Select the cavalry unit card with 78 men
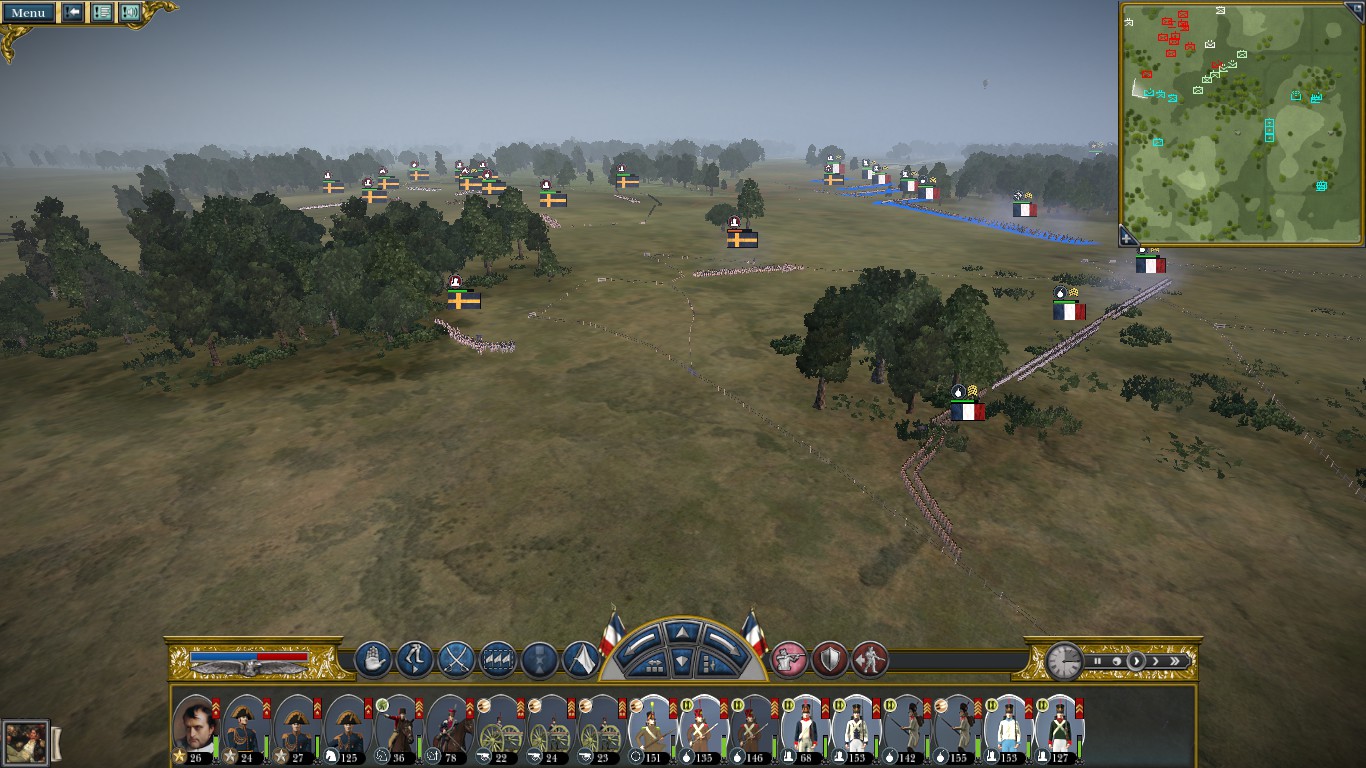Image resolution: width=1366 pixels, height=768 pixels. point(449,726)
